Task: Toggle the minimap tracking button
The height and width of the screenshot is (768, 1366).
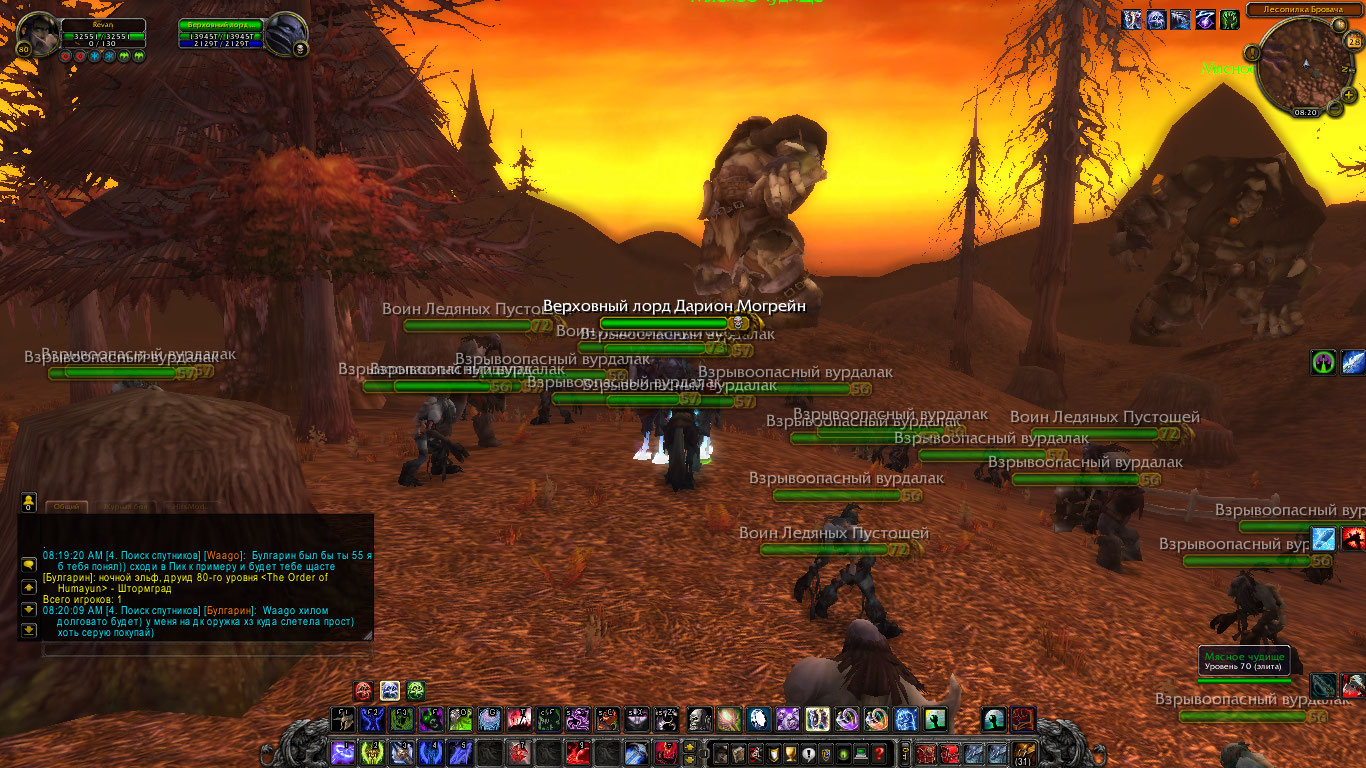Action: [x=1252, y=52]
